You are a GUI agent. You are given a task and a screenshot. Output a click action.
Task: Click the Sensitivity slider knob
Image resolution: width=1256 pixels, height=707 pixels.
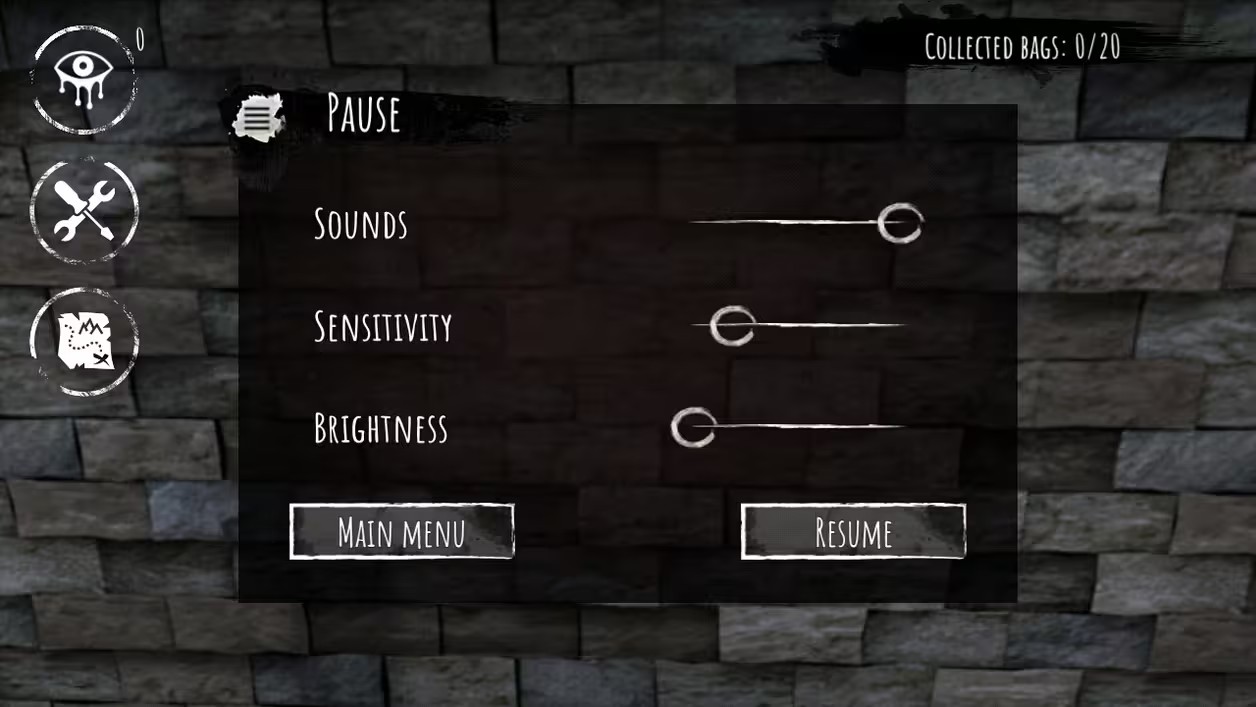(732, 326)
